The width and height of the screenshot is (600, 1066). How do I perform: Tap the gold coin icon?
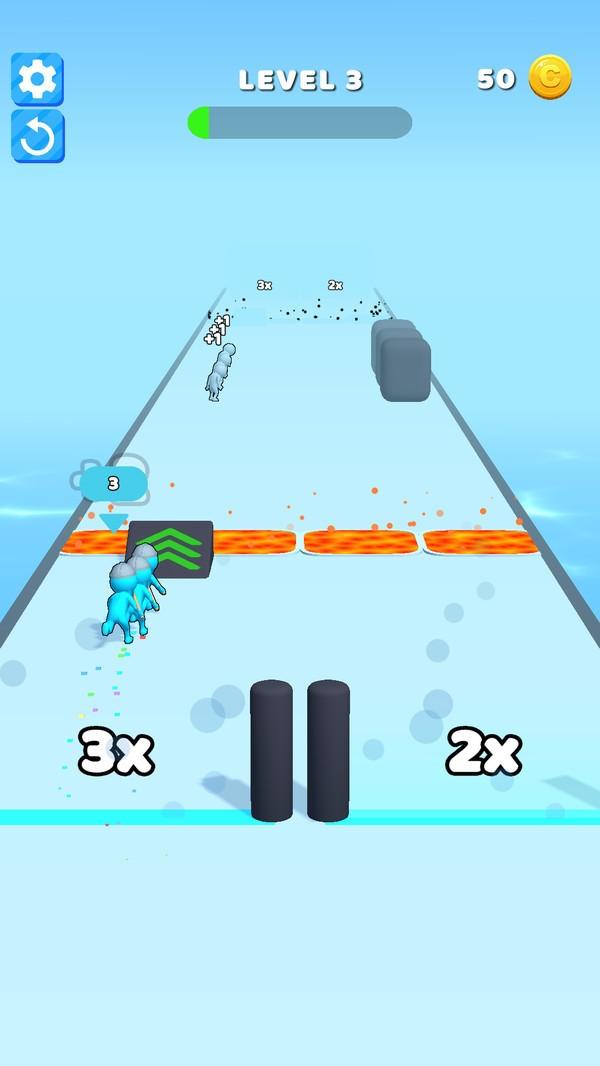tap(549, 78)
